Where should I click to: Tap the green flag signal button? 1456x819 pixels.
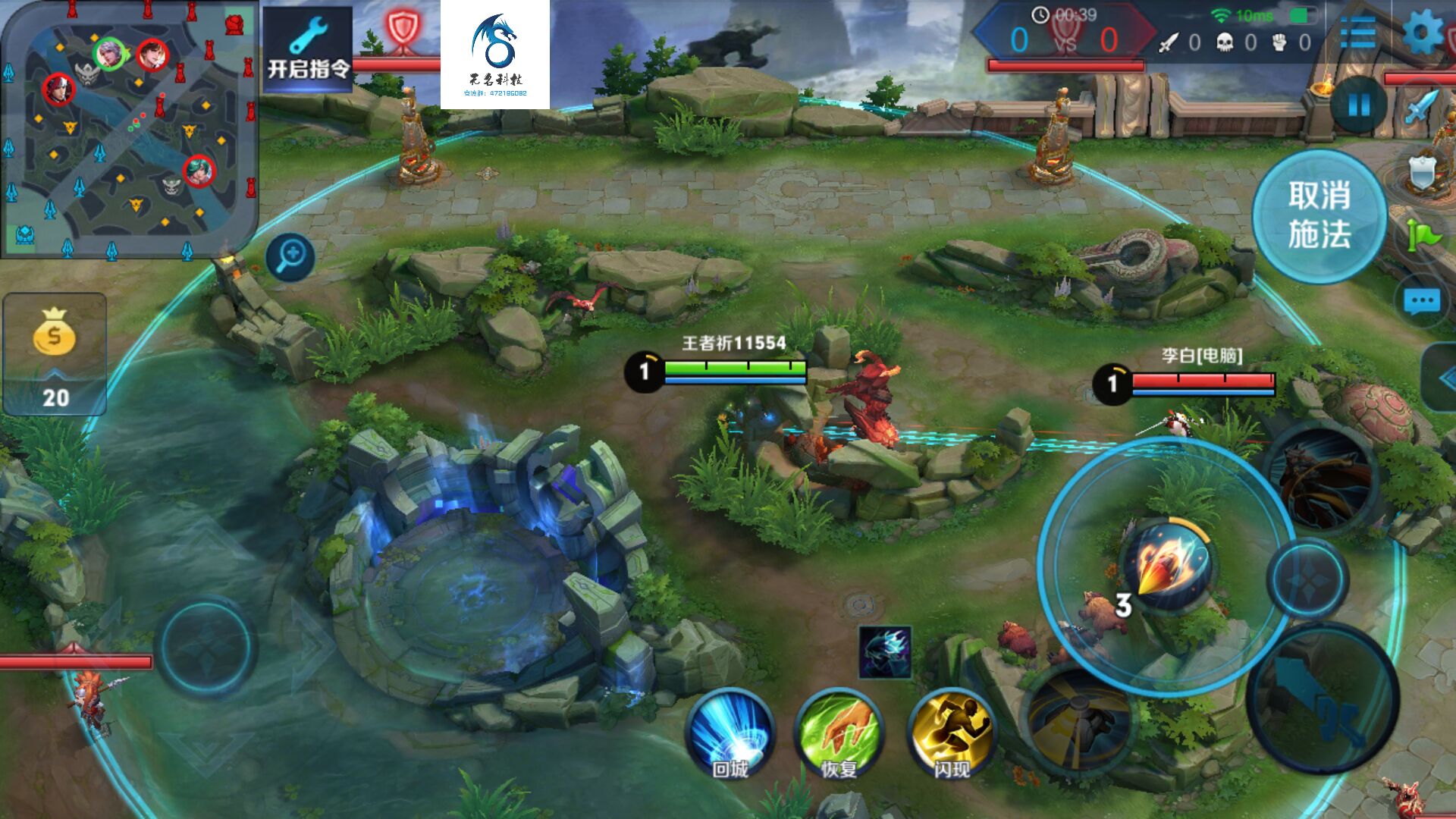tap(1423, 236)
